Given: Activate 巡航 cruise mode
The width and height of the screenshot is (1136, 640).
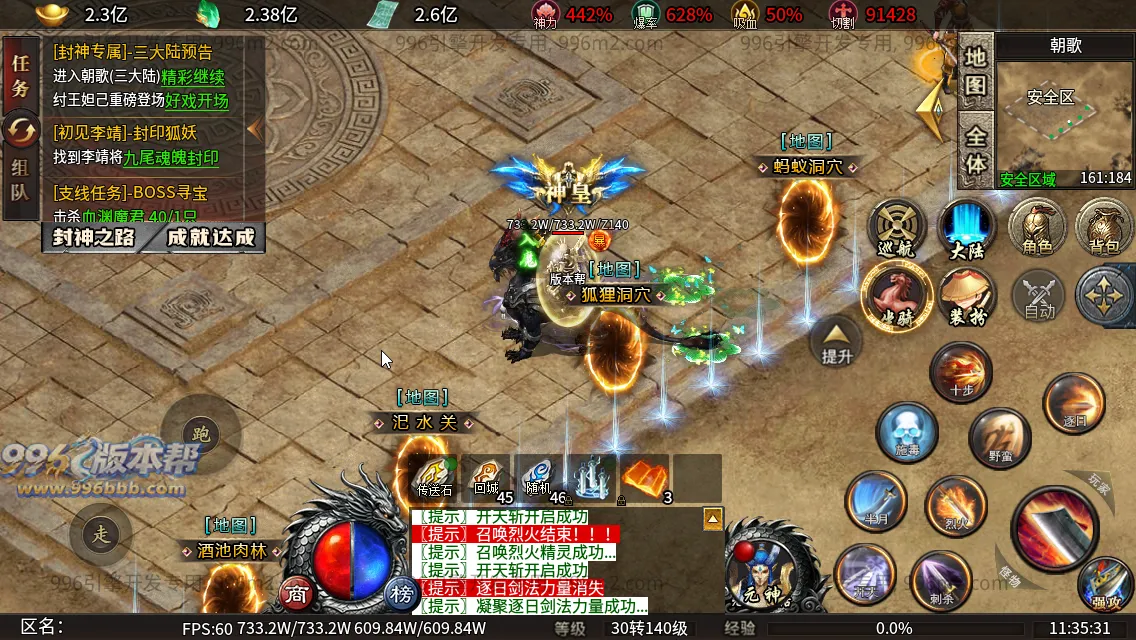Looking at the screenshot, I should click(x=897, y=229).
